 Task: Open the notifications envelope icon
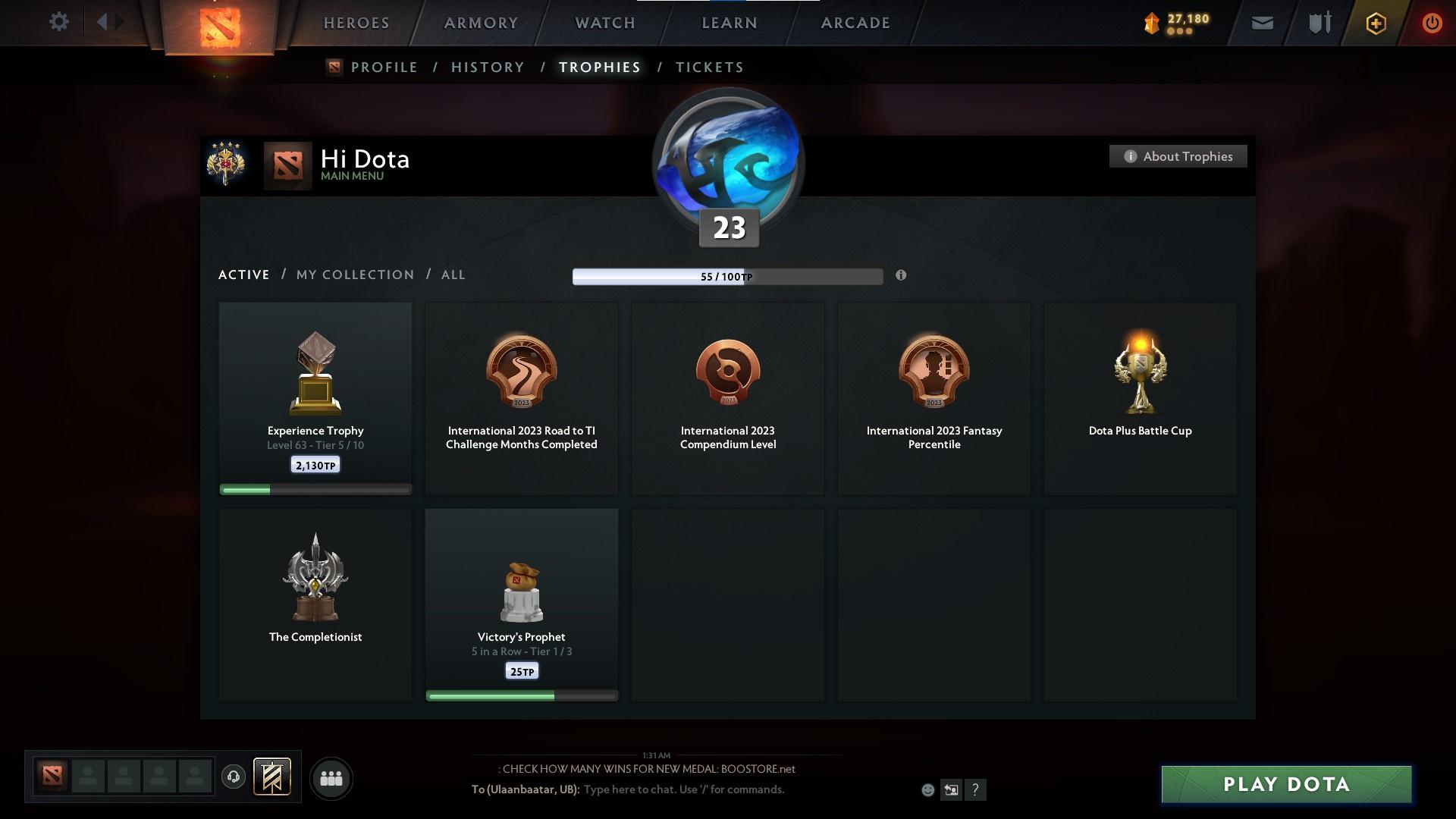(1262, 23)
